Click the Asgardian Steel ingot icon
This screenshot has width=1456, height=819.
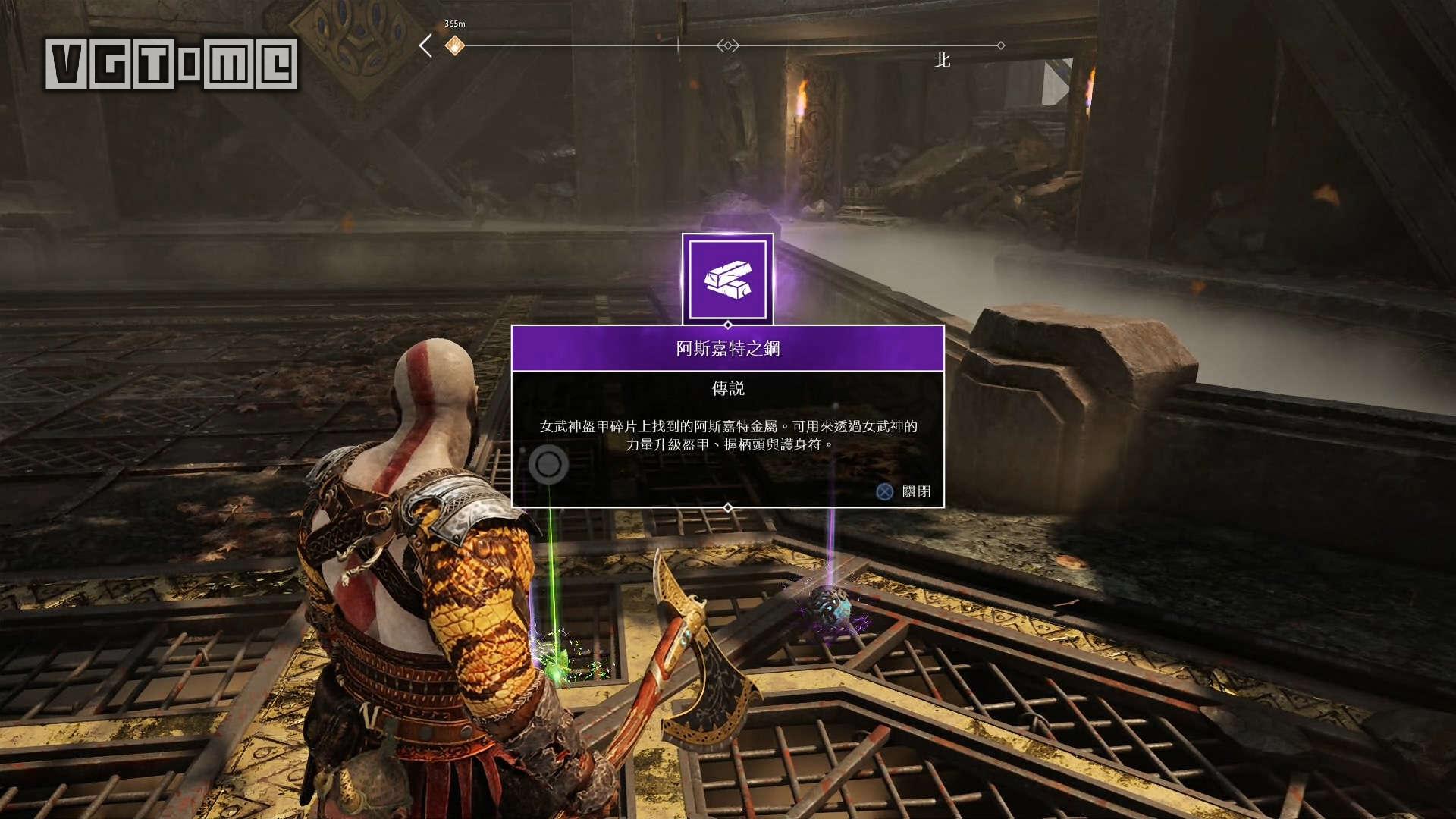[x=726, y=278]
